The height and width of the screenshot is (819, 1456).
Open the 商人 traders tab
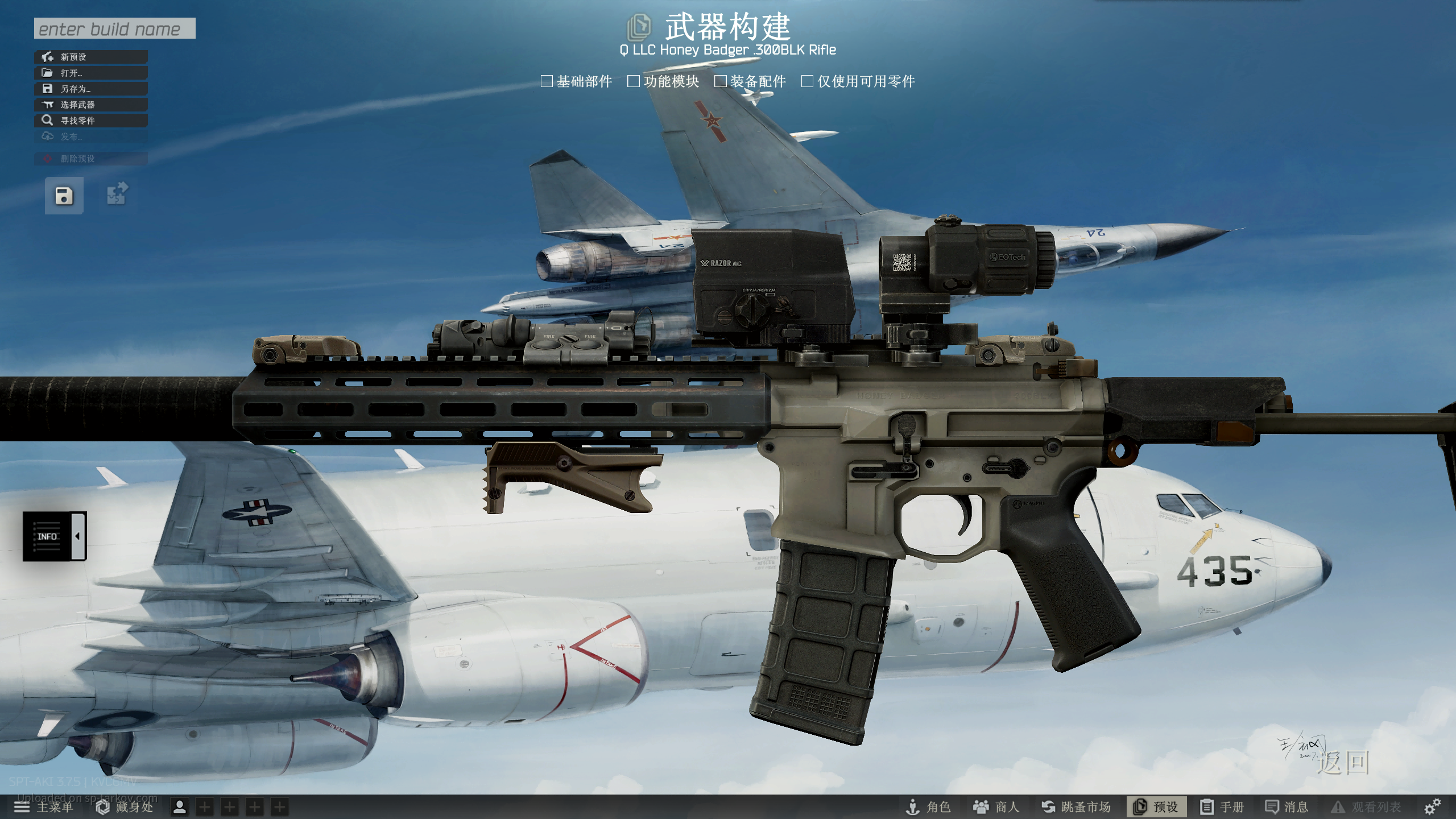coord(996,806)
